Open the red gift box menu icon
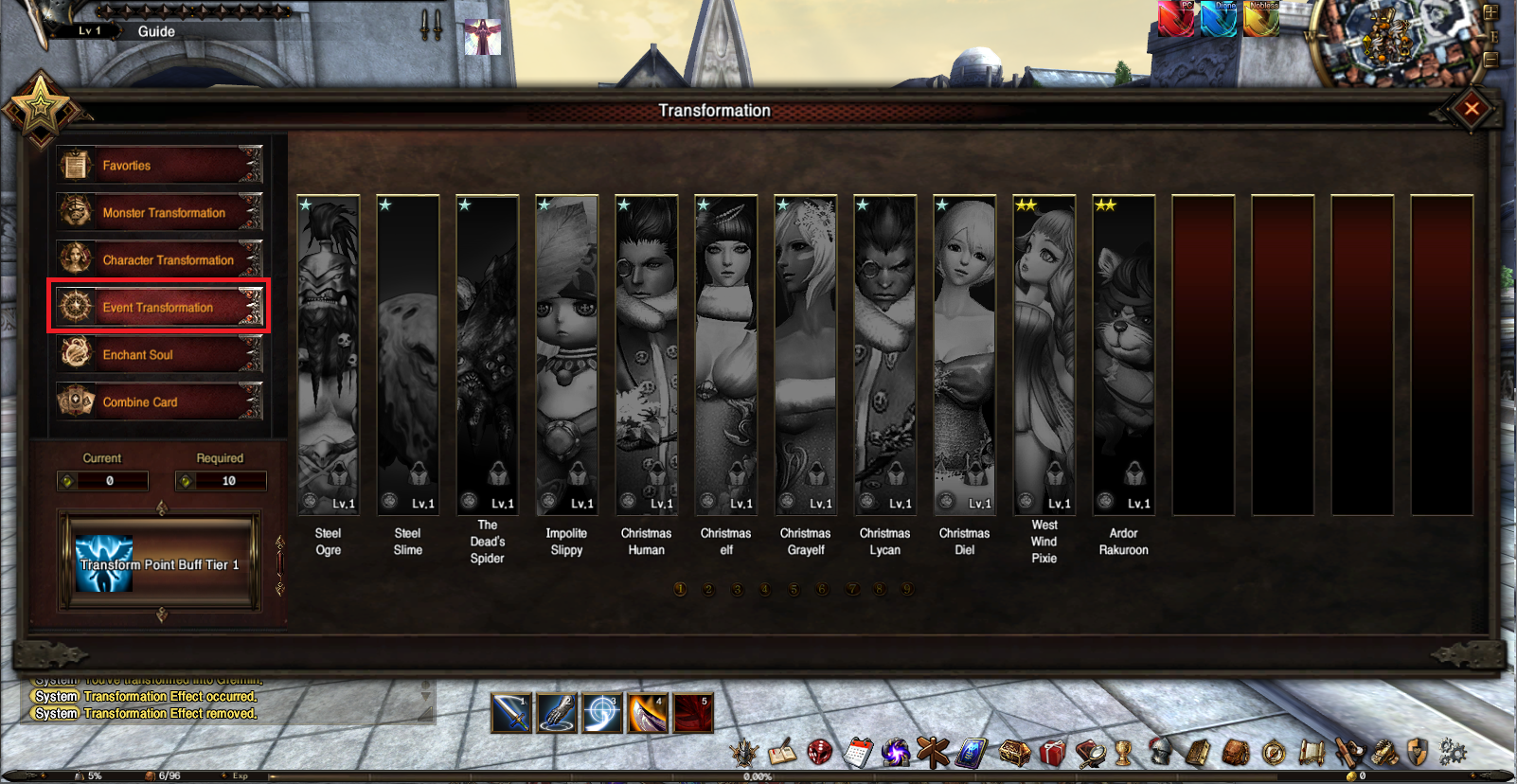1517x784 pixels. (x=1052, y=753)
